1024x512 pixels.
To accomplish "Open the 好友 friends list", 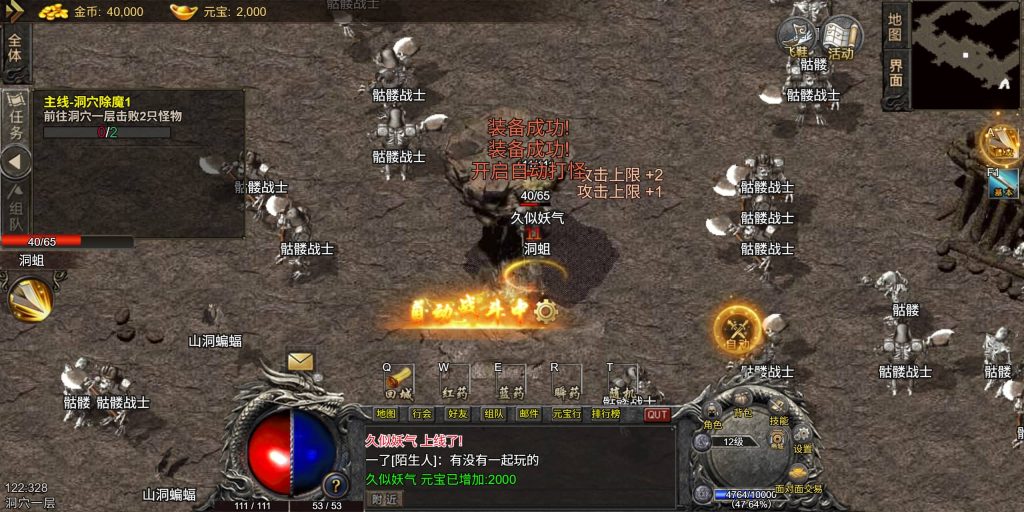I will tap(458, 413).
